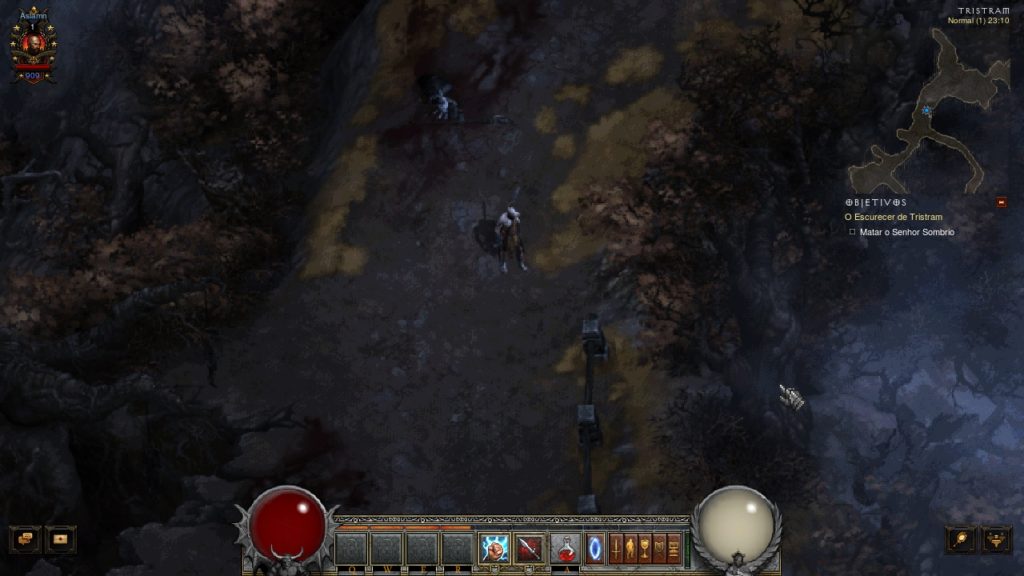Open the game menu list button
This screenshot has width=1024, height=576.
pos(674,548)
